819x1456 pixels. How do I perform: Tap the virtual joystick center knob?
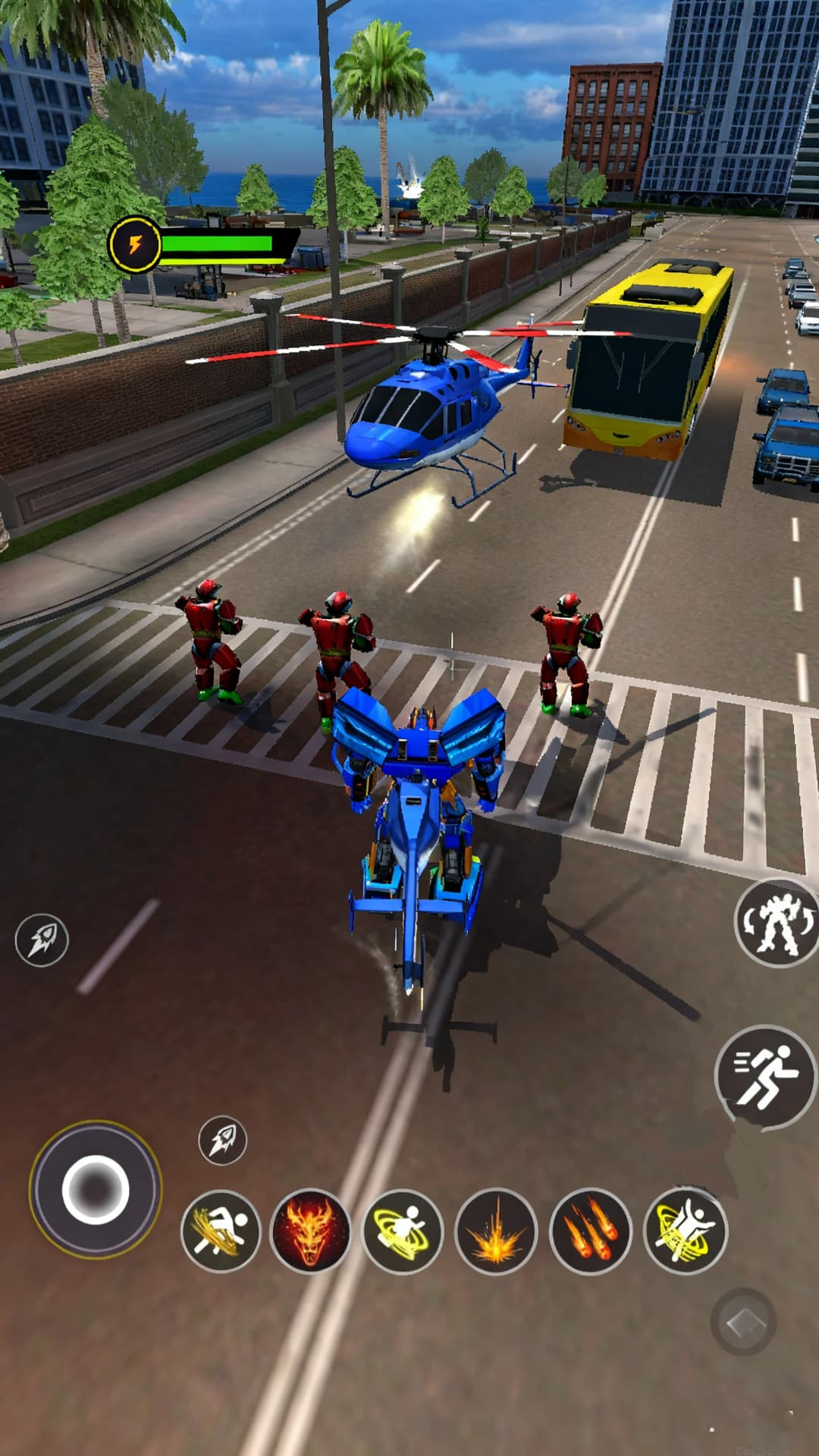96,1189
